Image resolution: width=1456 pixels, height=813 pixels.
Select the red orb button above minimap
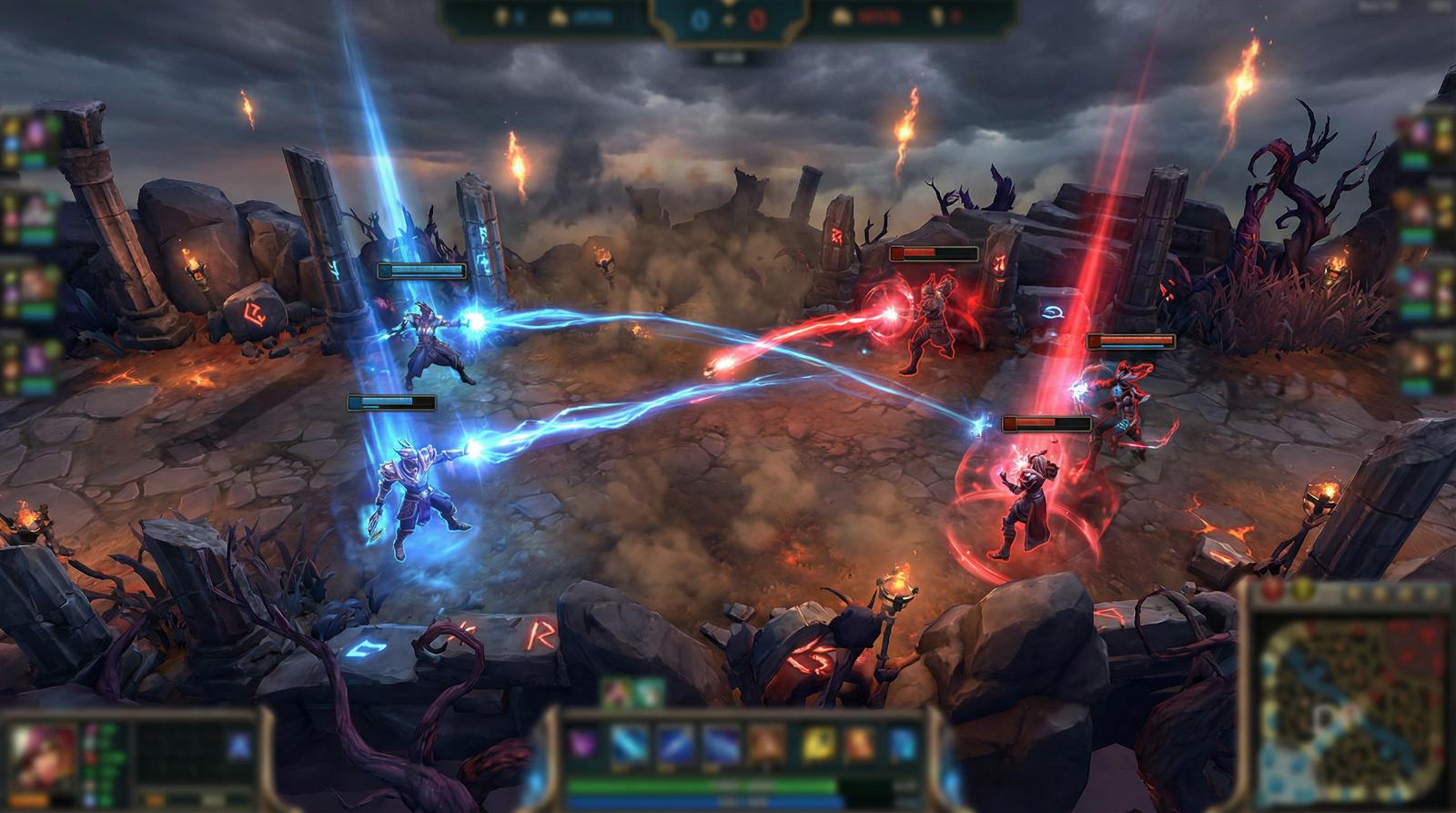click(1273, 591)
